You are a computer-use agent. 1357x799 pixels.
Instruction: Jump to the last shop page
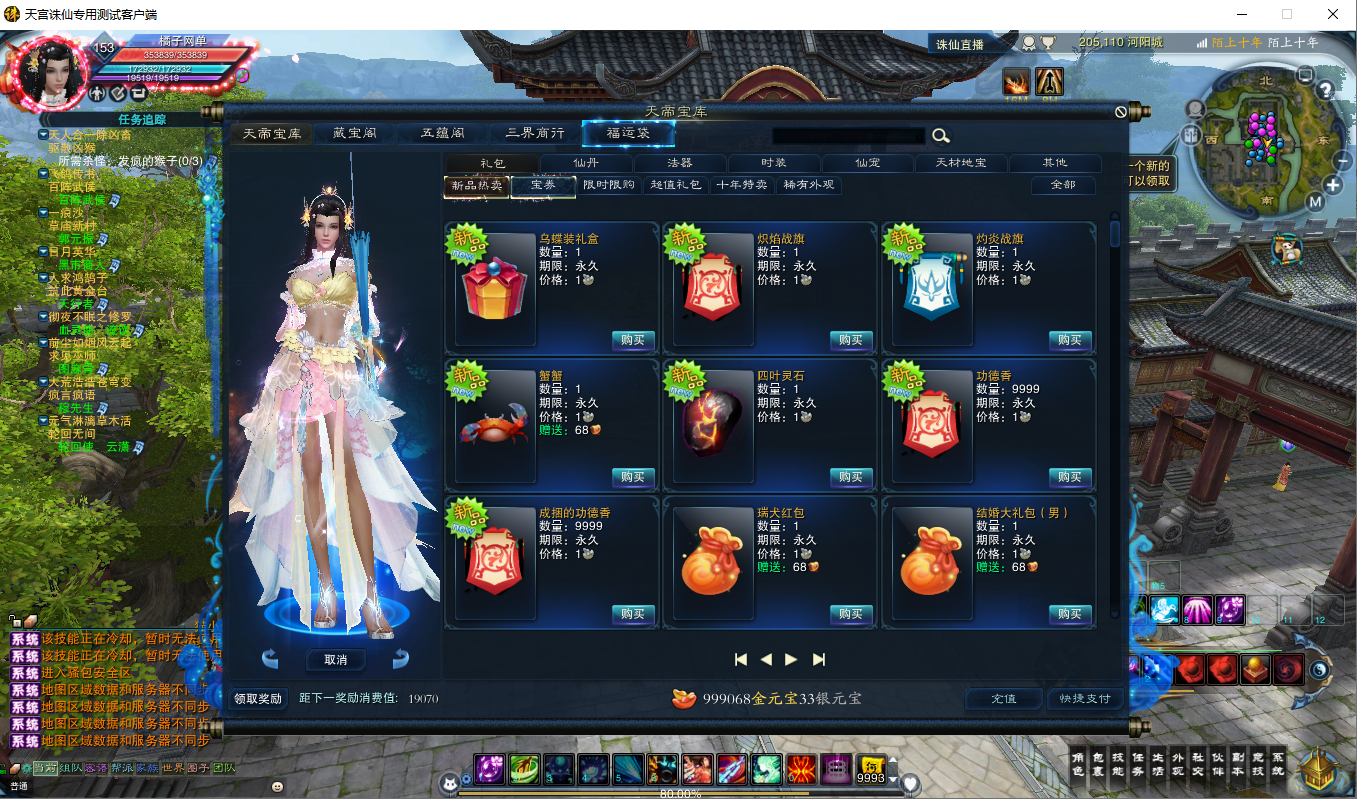(819, 659)
